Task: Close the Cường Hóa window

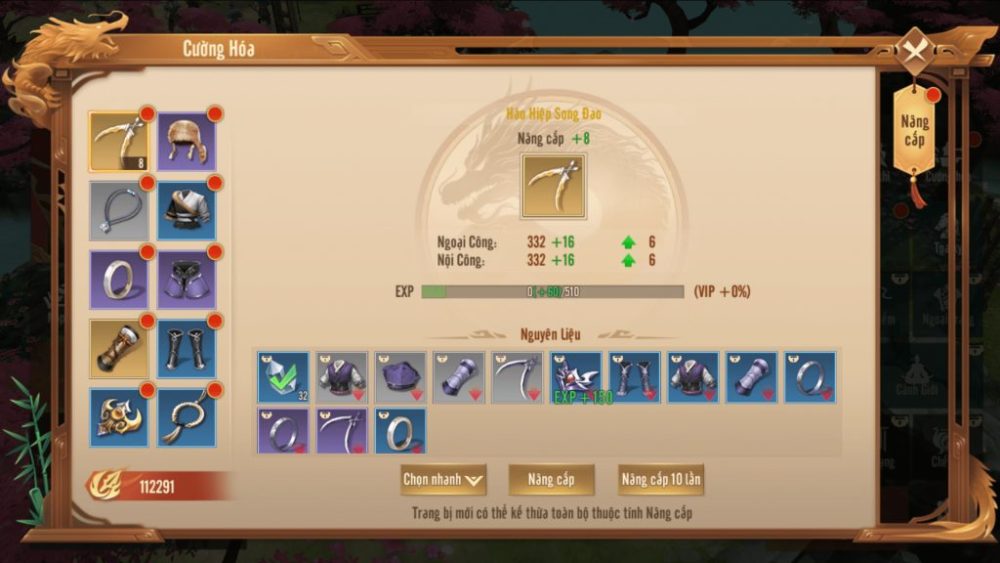Action: tap(914, 48)
